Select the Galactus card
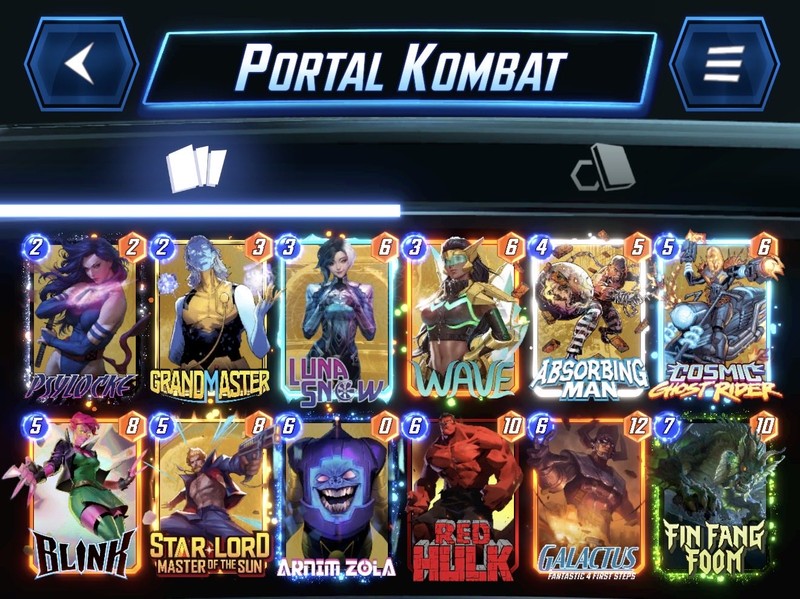800x599 pixels. pos(589,497)
